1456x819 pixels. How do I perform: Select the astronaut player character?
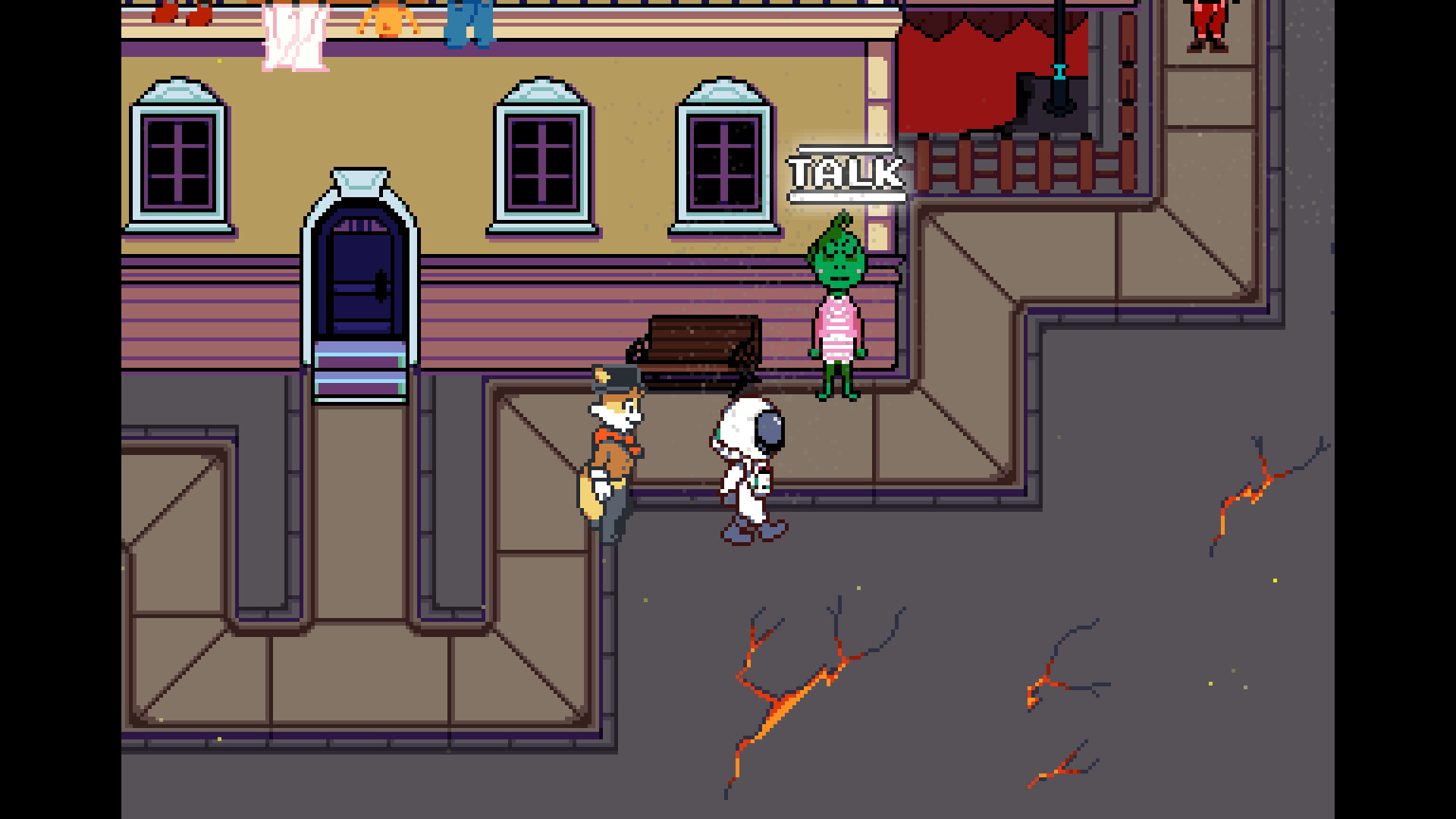(x=747, y=463)
